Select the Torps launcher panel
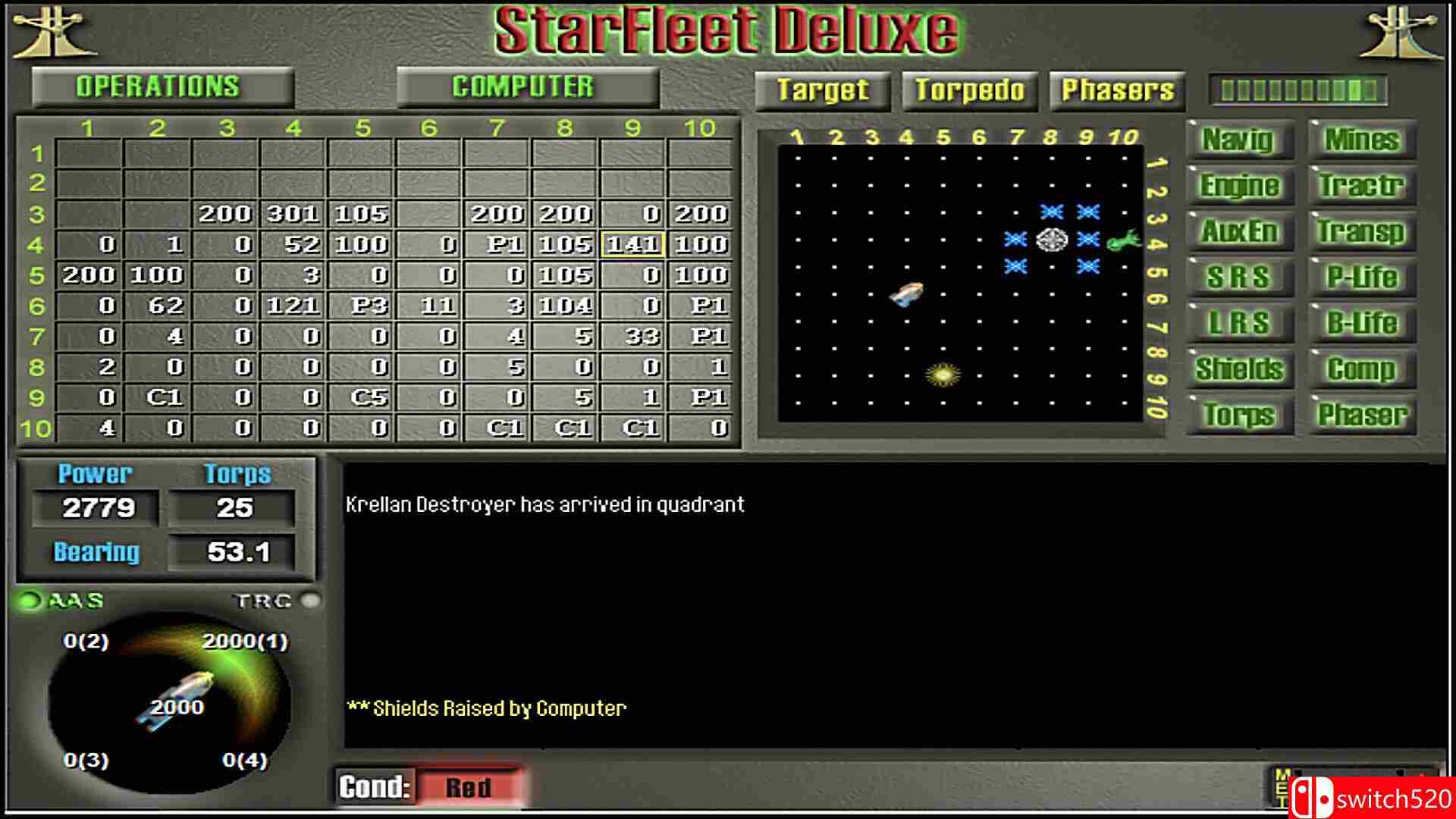Screen dimensions: 1456x819 coord(1241,415)
